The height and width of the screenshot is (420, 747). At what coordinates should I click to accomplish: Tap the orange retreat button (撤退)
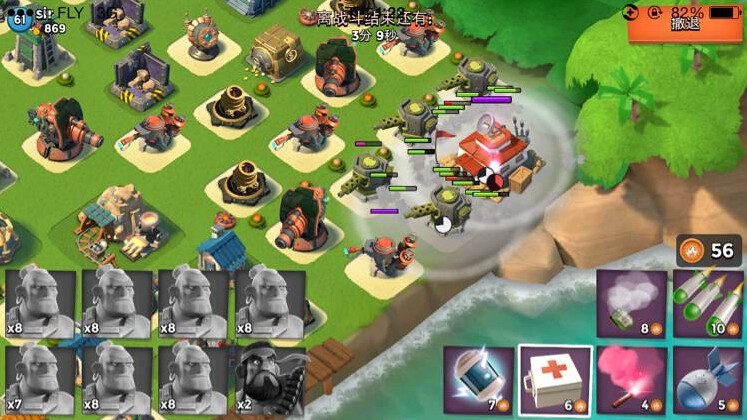686,24
